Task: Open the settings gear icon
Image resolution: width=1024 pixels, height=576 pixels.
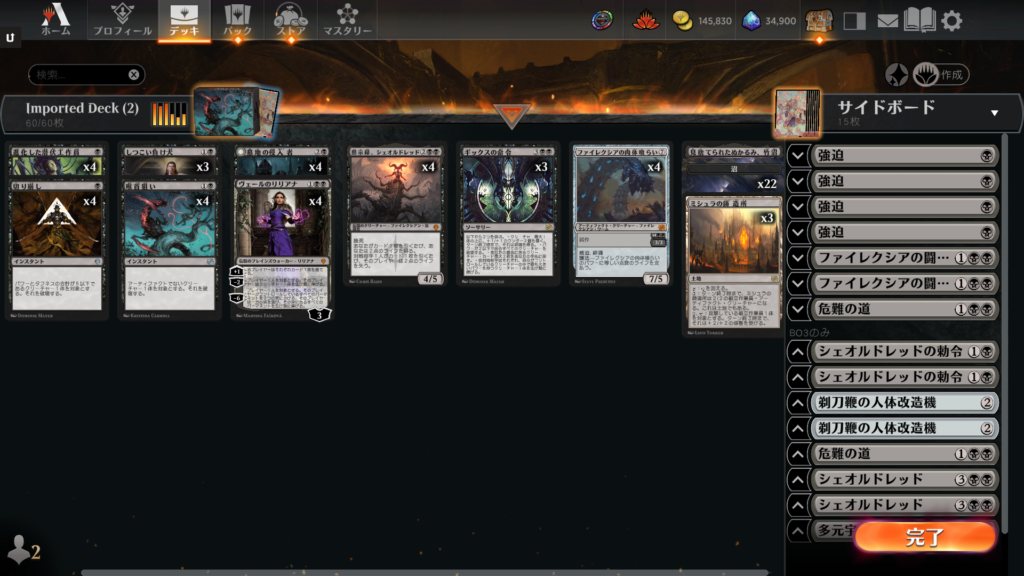Action: point(952,20)
